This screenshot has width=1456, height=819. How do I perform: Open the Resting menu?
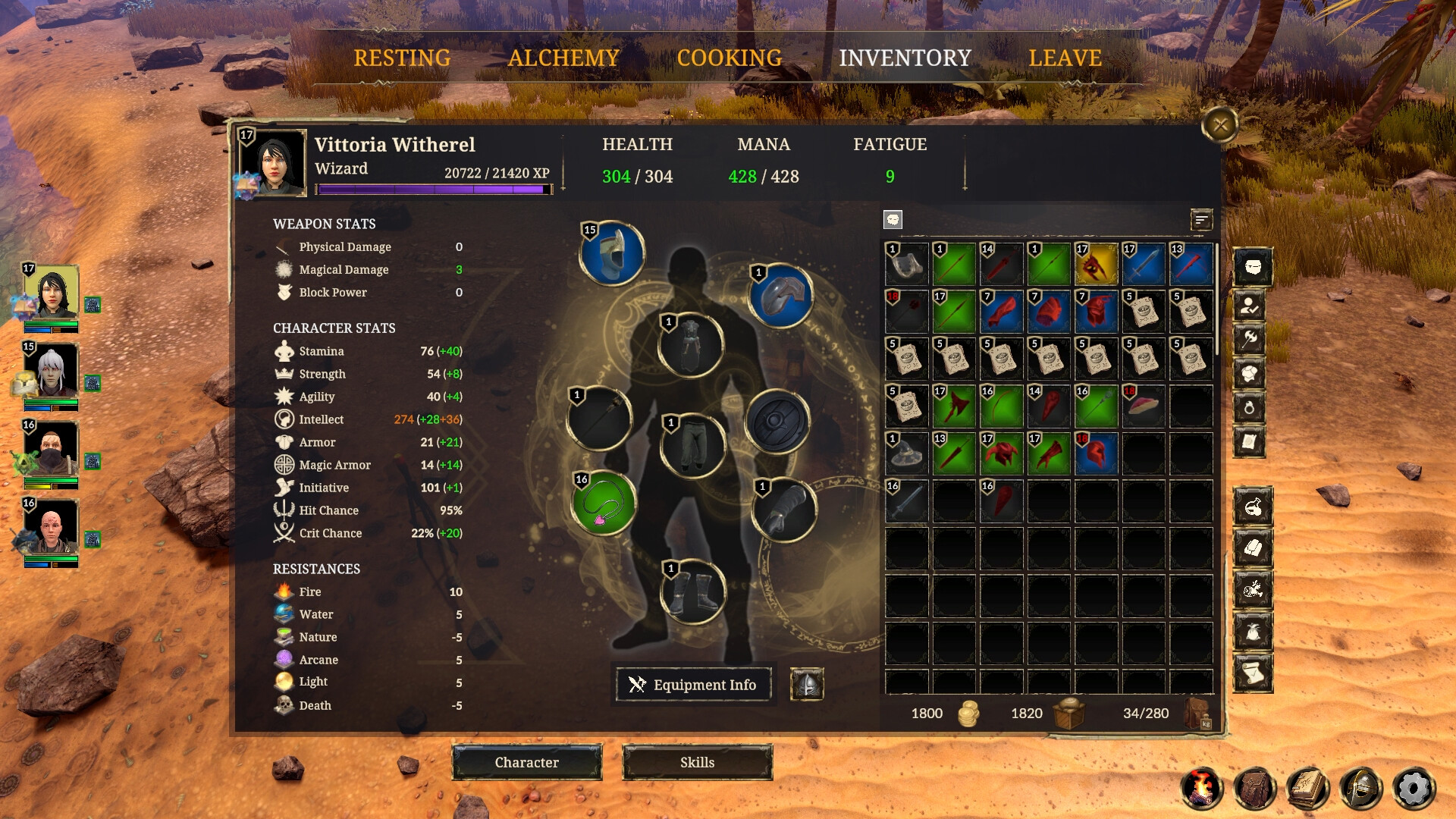[402, 58]
